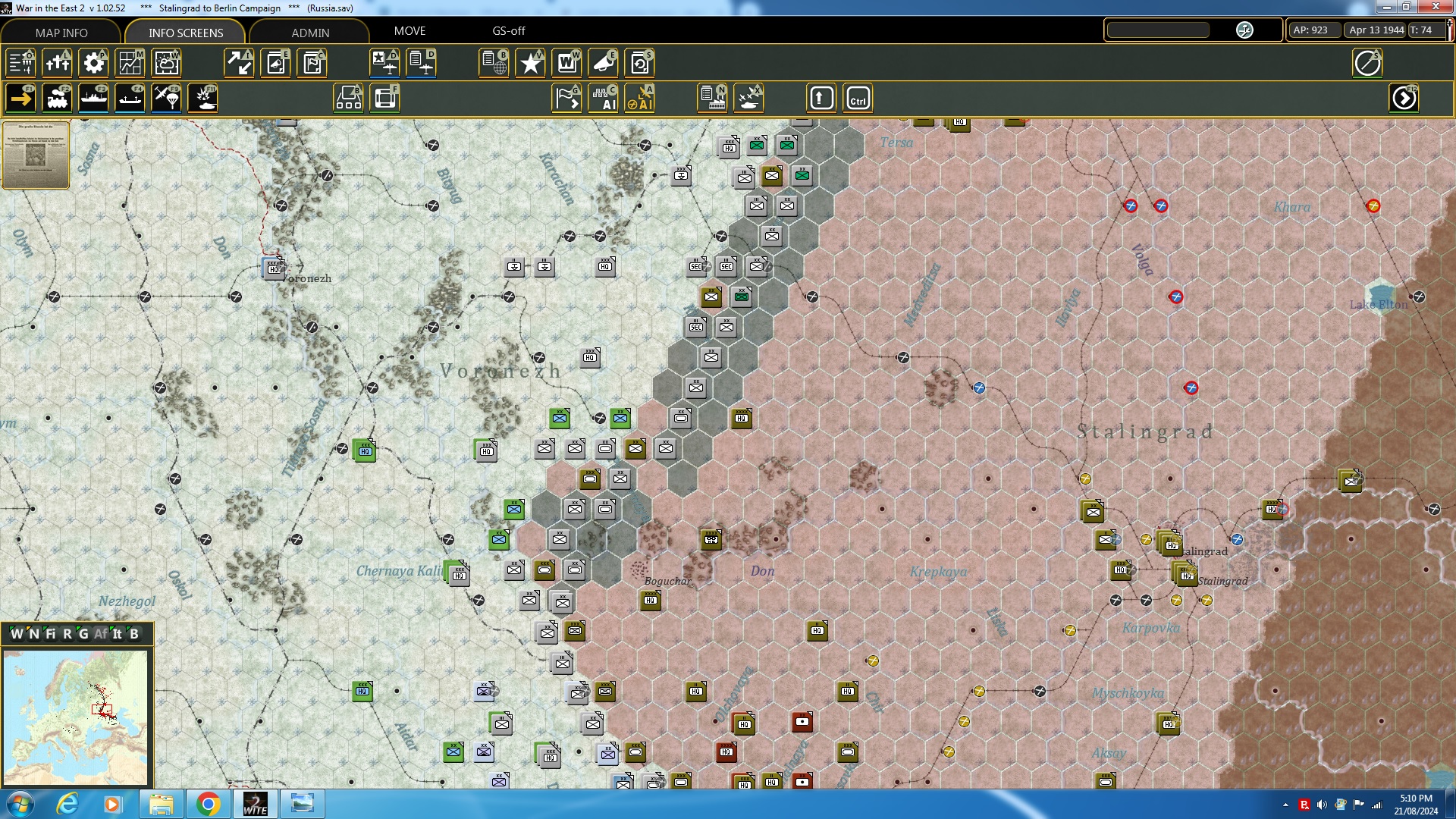Image resolution: width=1456 pixels, height=819 pixels.
Task: Open the ADMIN tab
Action: (x=311, y=33)
